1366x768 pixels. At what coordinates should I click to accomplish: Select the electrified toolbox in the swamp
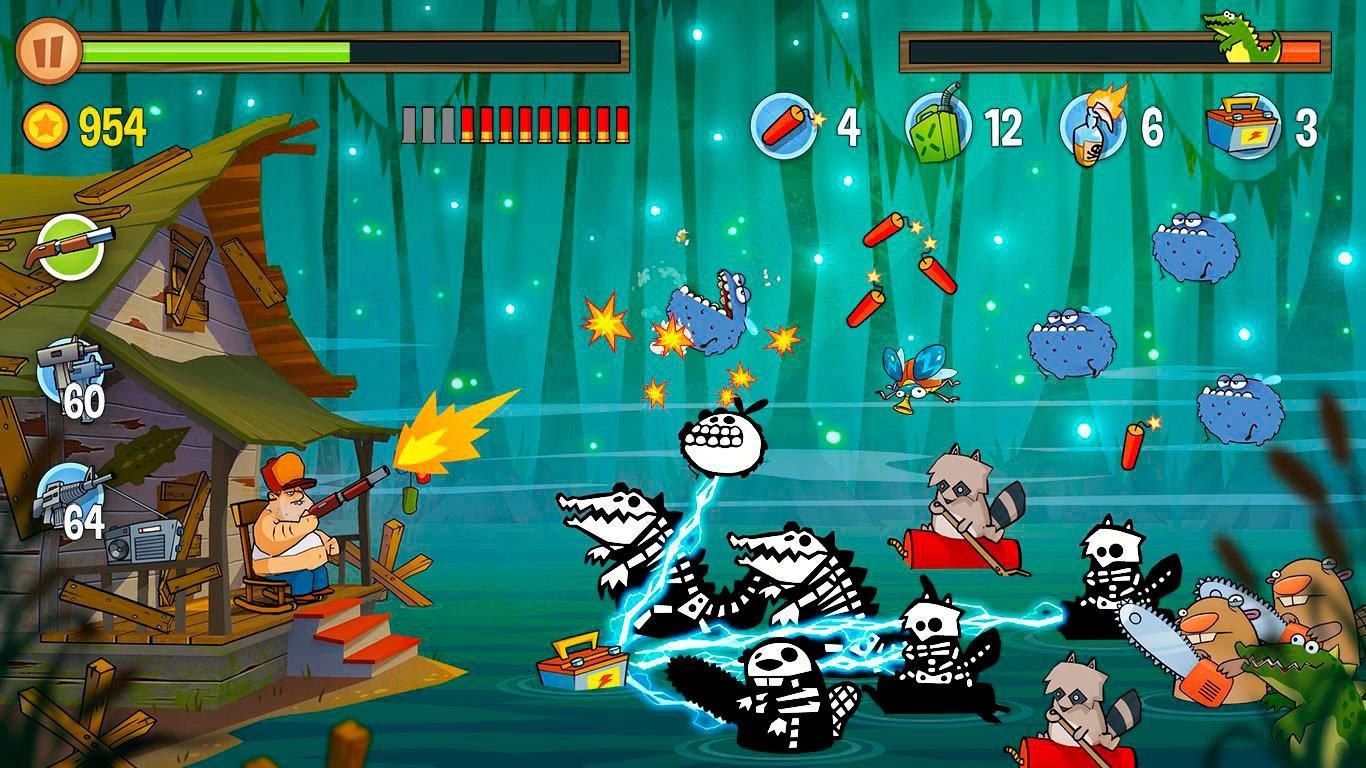(x=580, y=665)
